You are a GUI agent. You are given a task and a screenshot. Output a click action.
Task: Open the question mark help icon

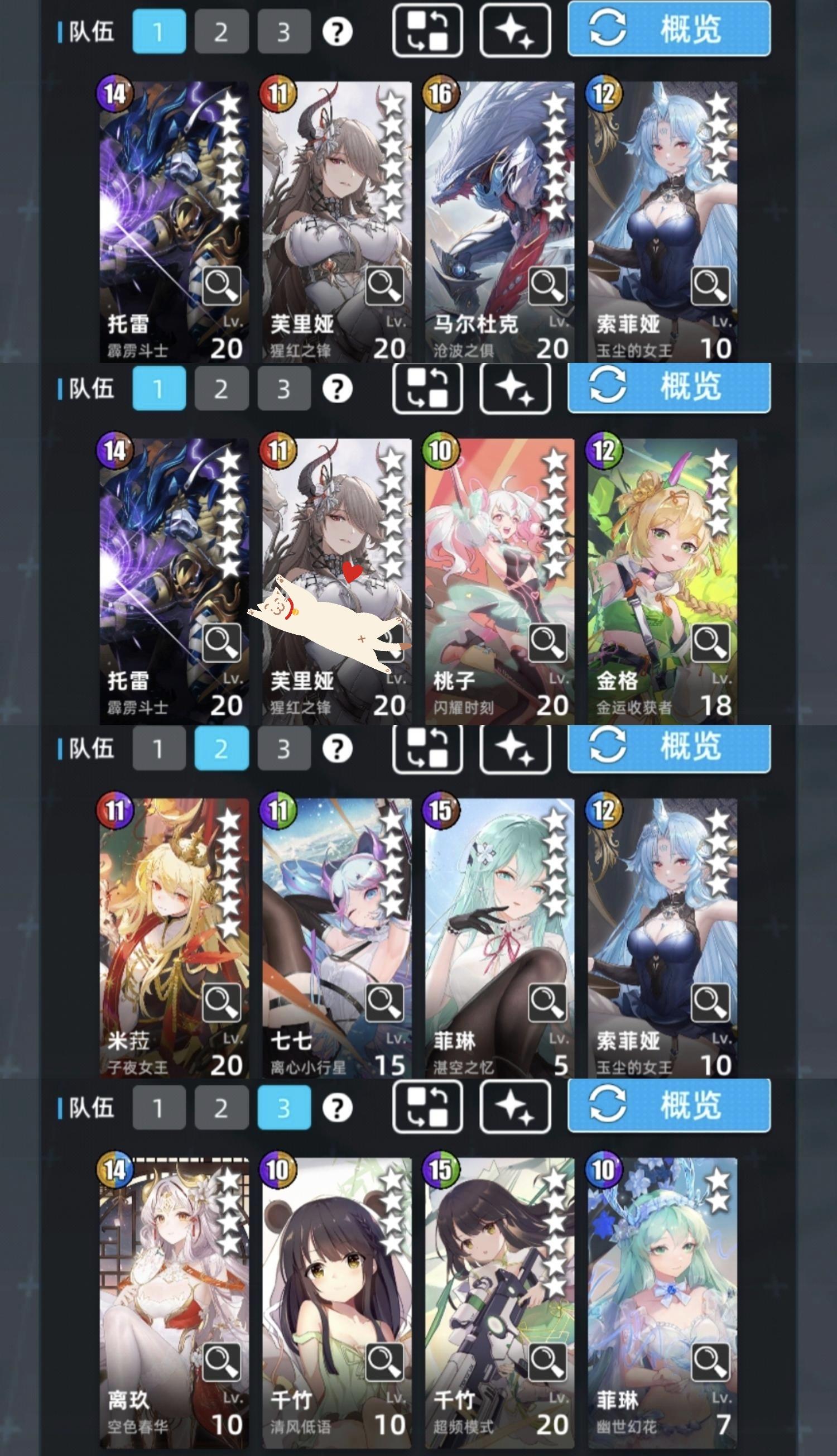point(336,33)
